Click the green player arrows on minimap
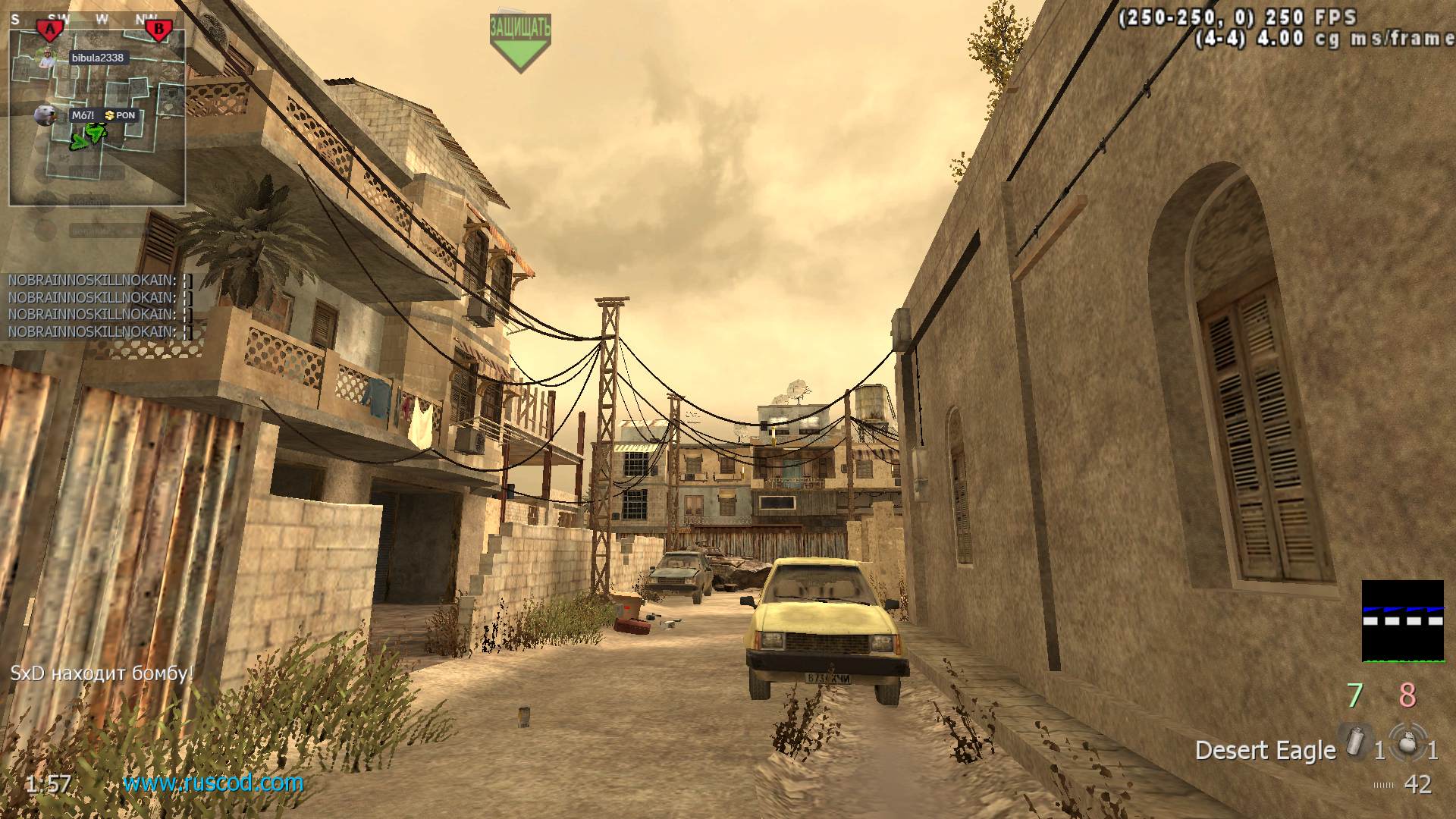 tap(87, 137)
